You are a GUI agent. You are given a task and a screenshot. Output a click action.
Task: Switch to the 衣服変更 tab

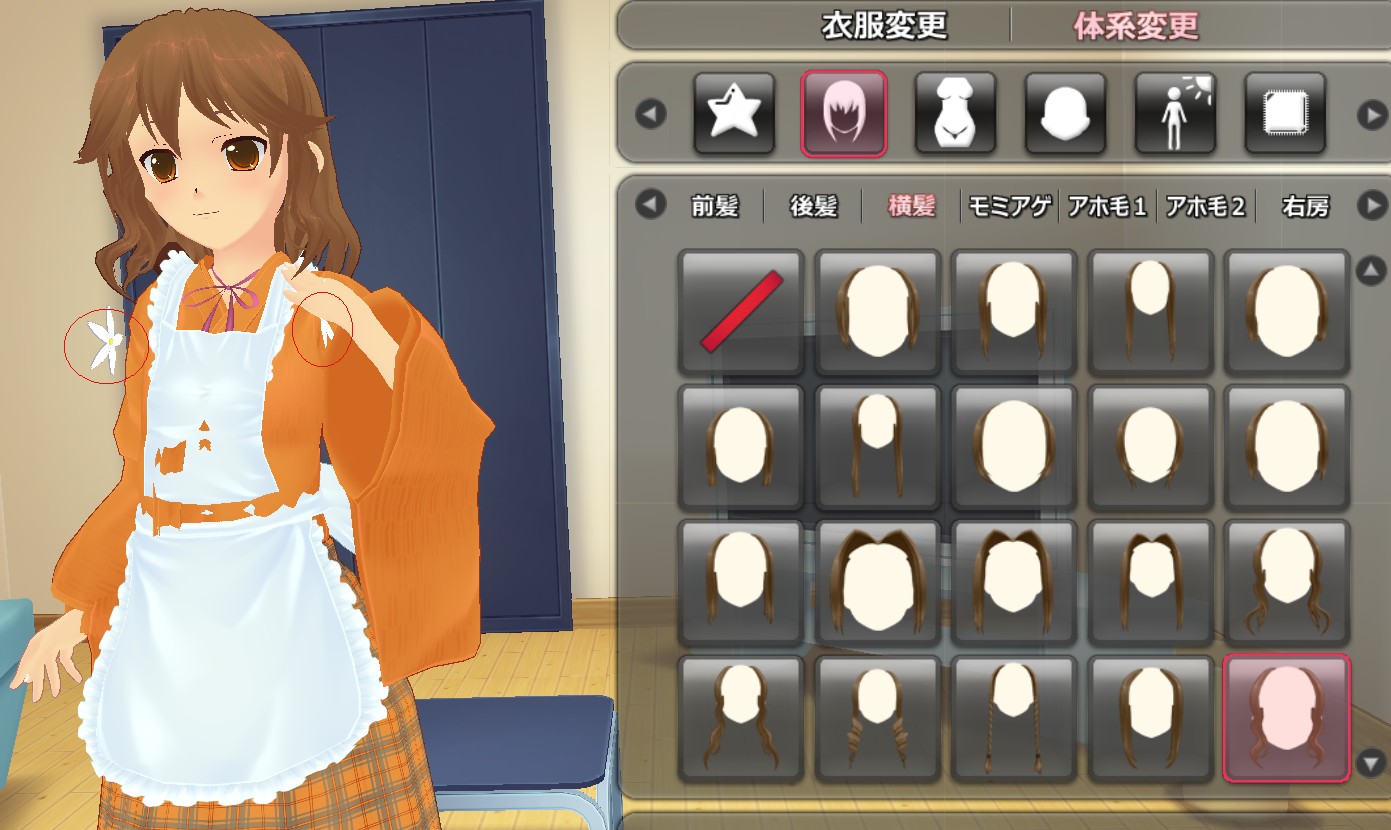click(884, 26)
